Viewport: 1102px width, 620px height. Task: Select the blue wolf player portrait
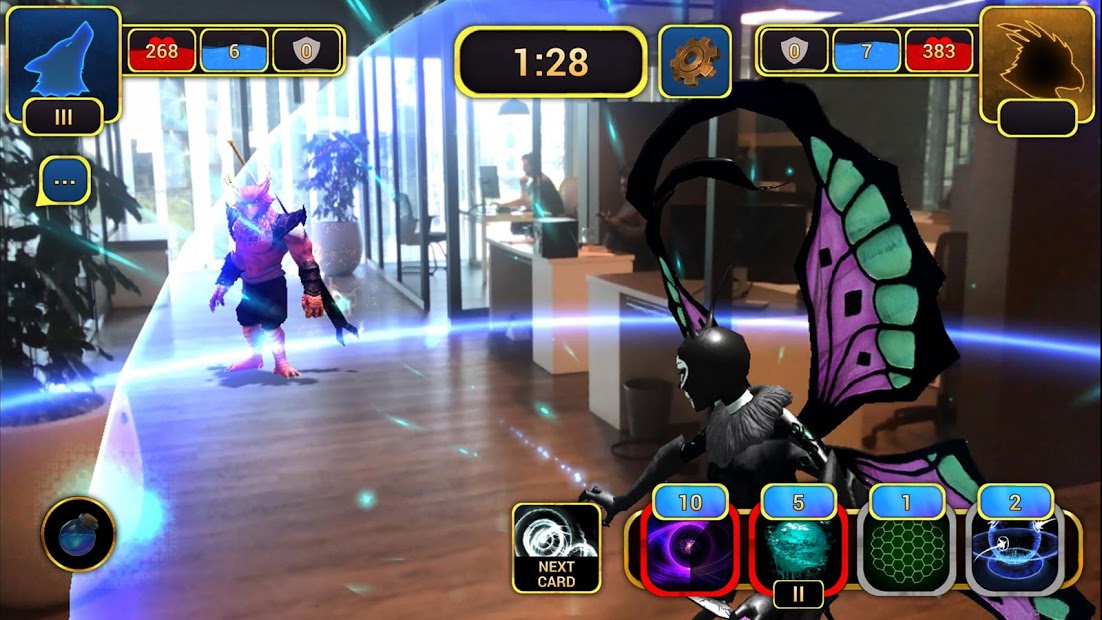pos(62,58)
